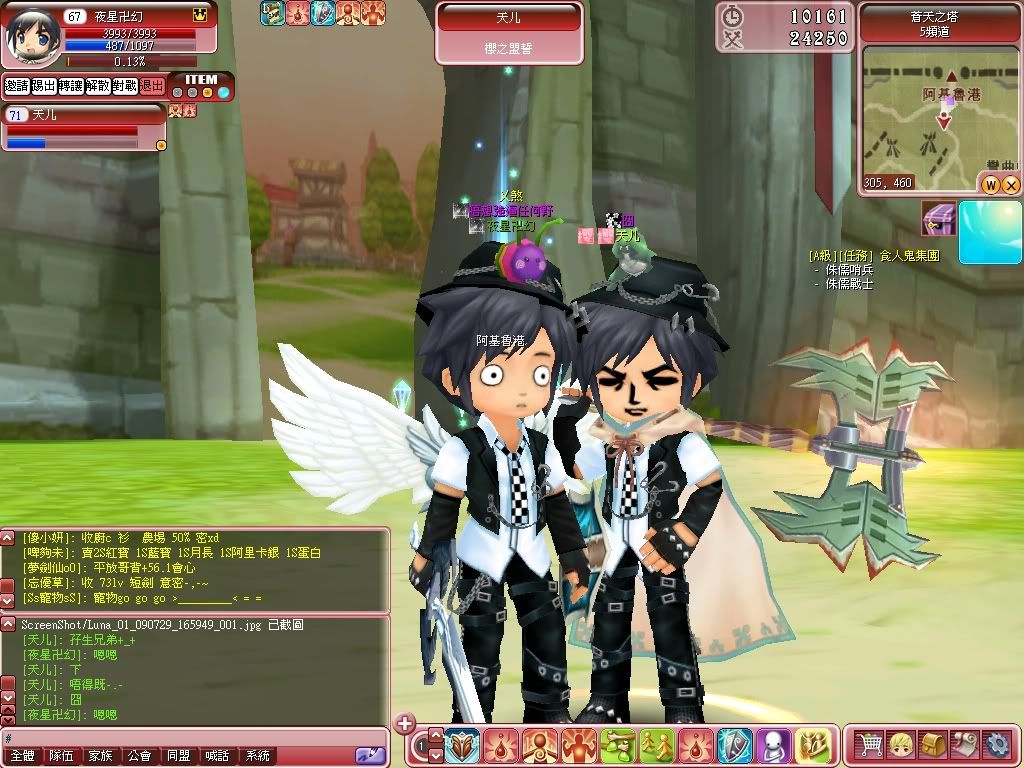This screenshot has height=768, width=1024.
Task: Use the purple ghost figure skill
Action: click(774, 746)
